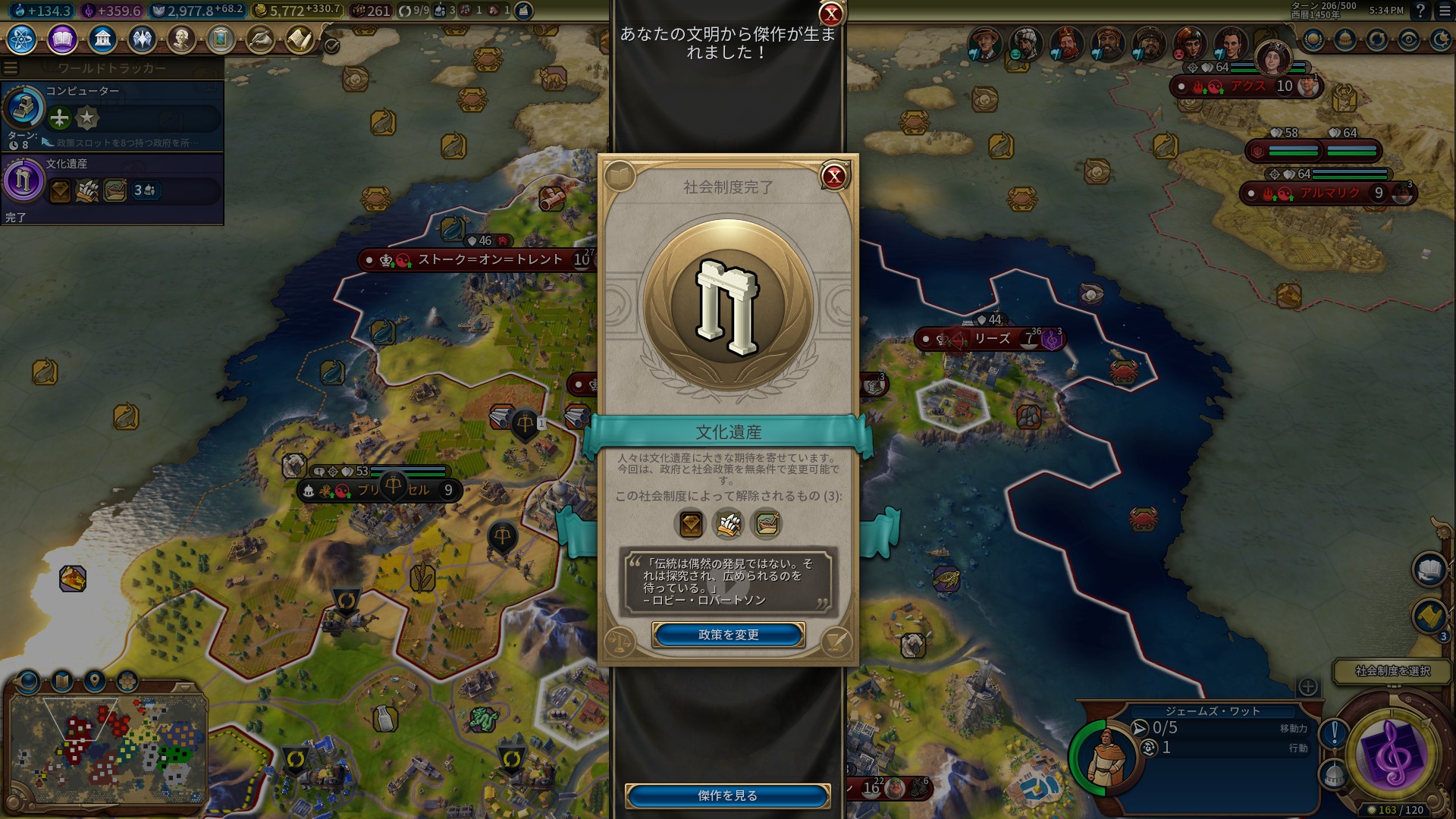Image resolution: width=1456 pixels, height=819 pixels.
Task: Open the government building icon
Action: 102,39
